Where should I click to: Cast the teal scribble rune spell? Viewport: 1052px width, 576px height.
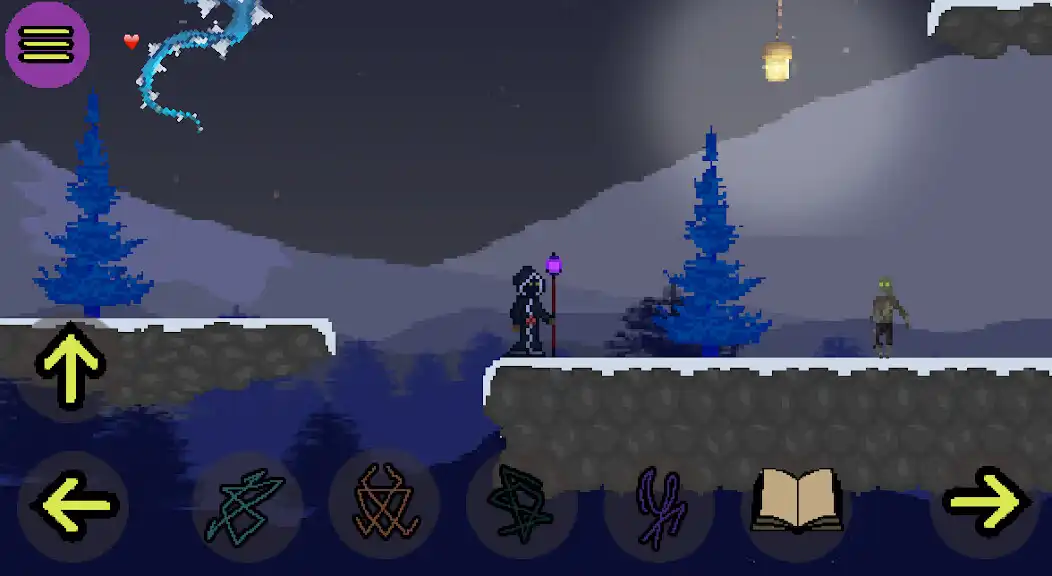pyautogui.click(x=246, y=505)
